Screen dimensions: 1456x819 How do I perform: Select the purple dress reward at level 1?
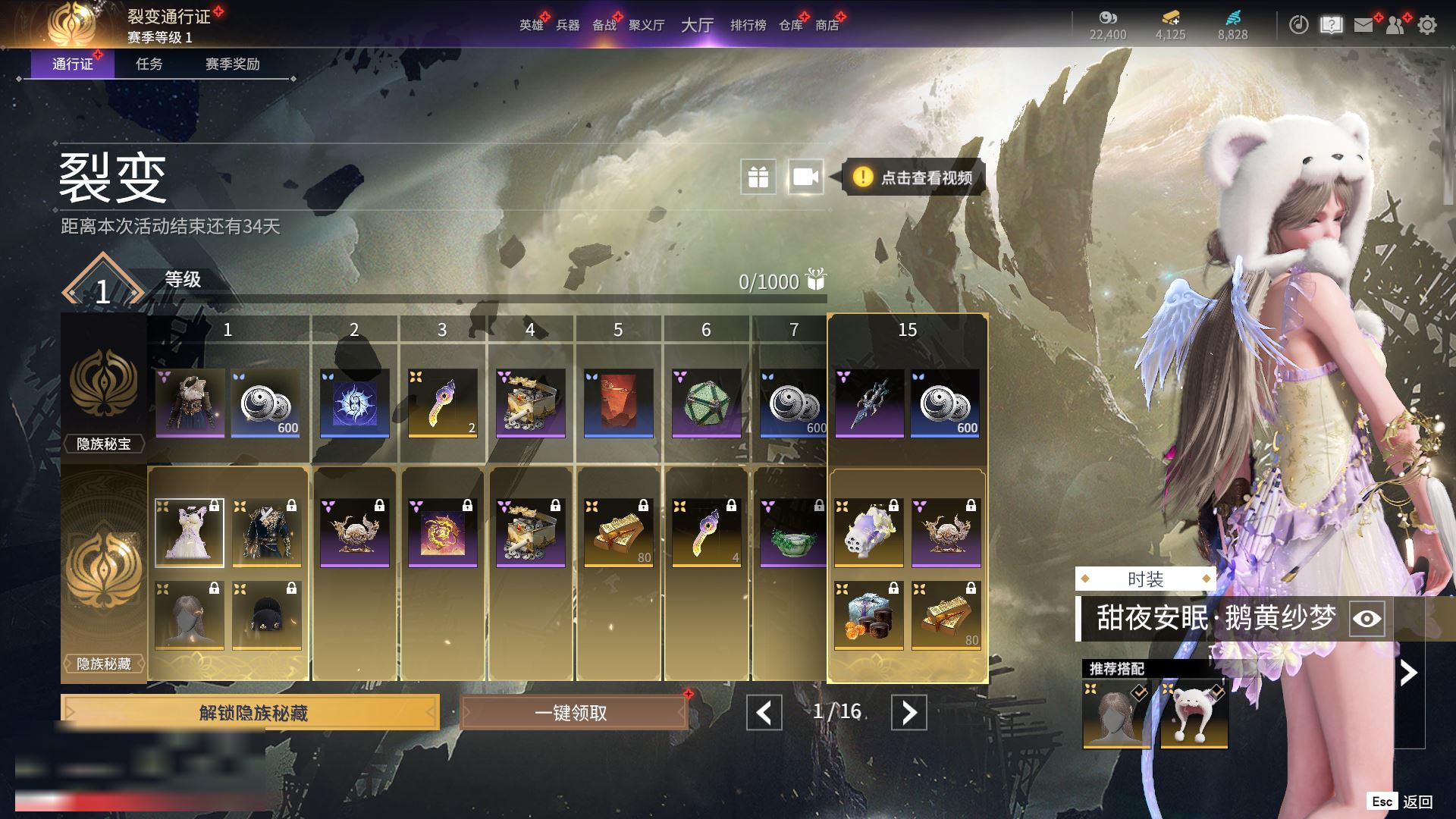click(x=190, y=533)
